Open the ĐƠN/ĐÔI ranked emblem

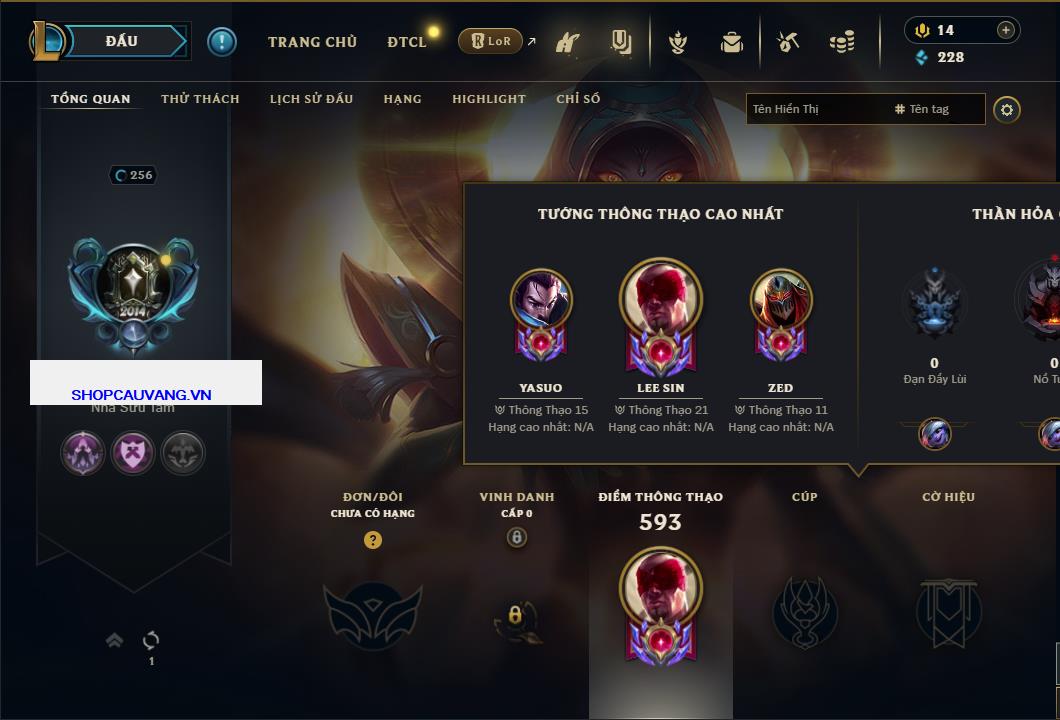[x=373, y=614]
